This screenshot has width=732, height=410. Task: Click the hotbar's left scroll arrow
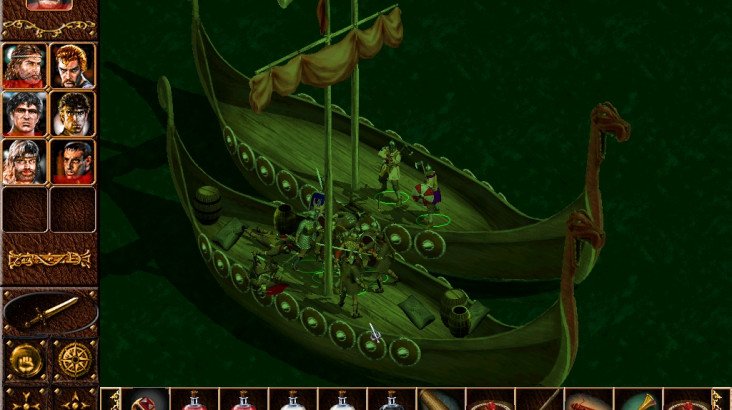(x=112, y=399)
